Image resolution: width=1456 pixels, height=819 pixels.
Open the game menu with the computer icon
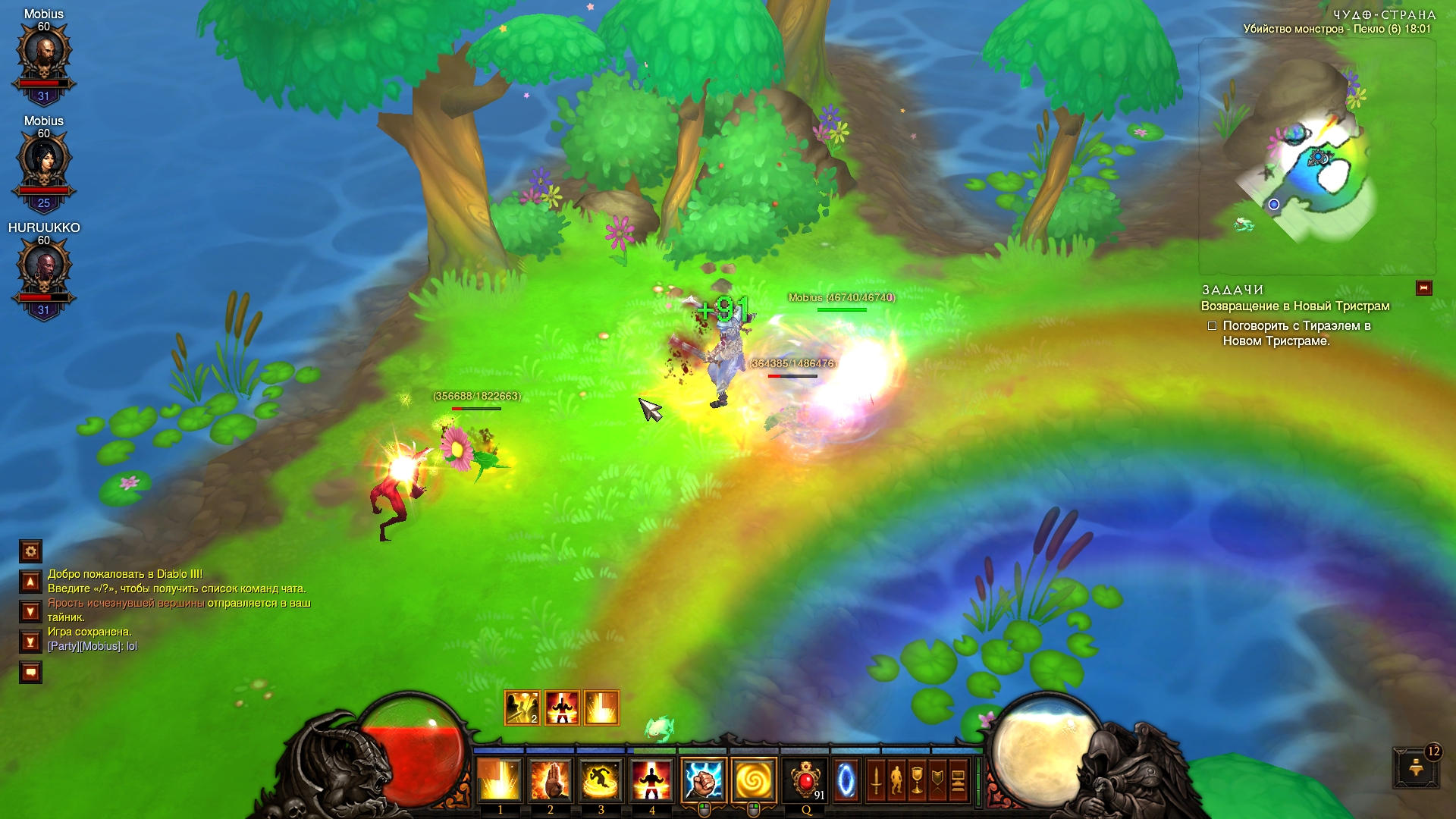pos(958,780)
